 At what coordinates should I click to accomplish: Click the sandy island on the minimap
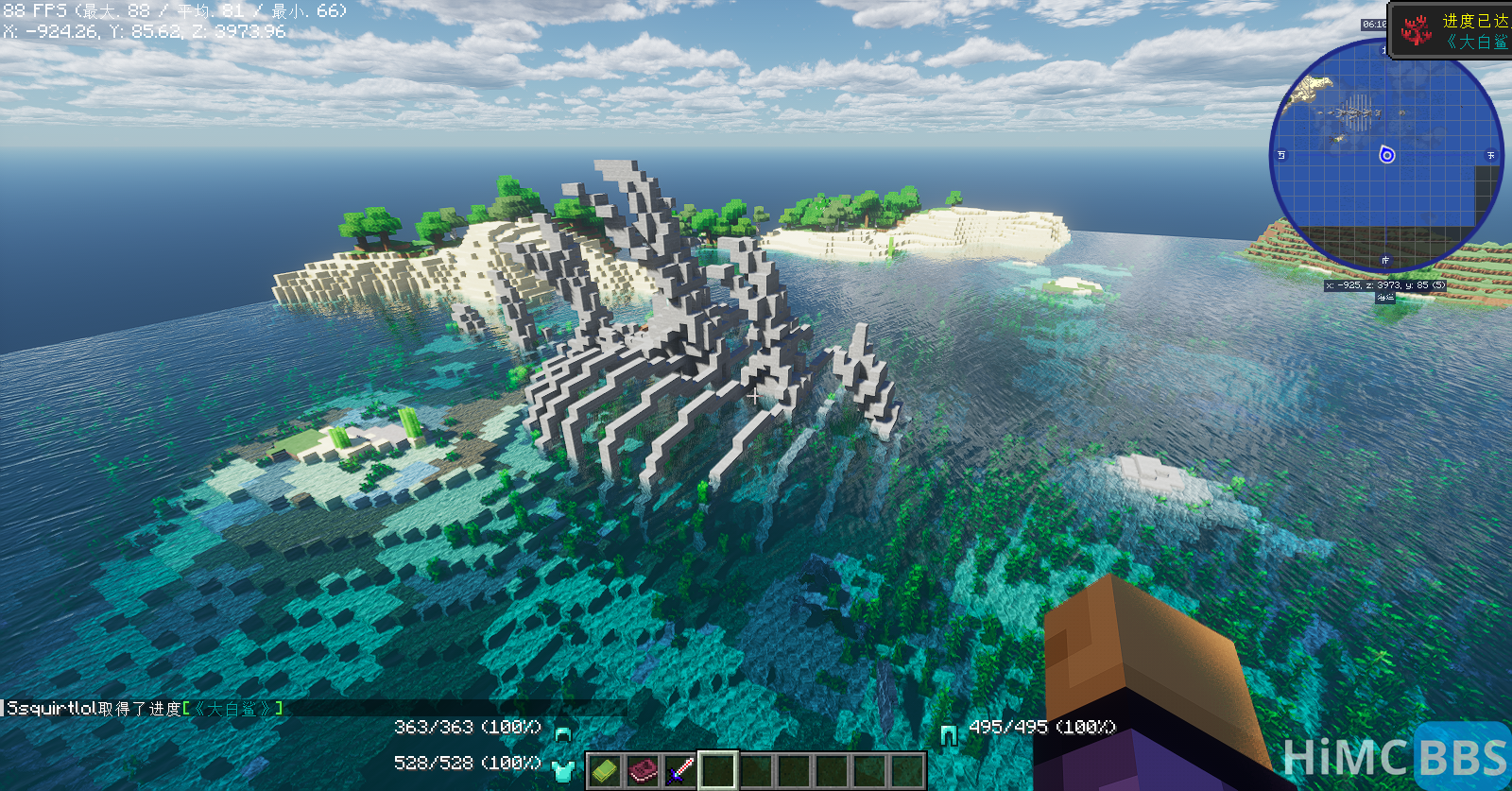click(x=1312, y=90)
